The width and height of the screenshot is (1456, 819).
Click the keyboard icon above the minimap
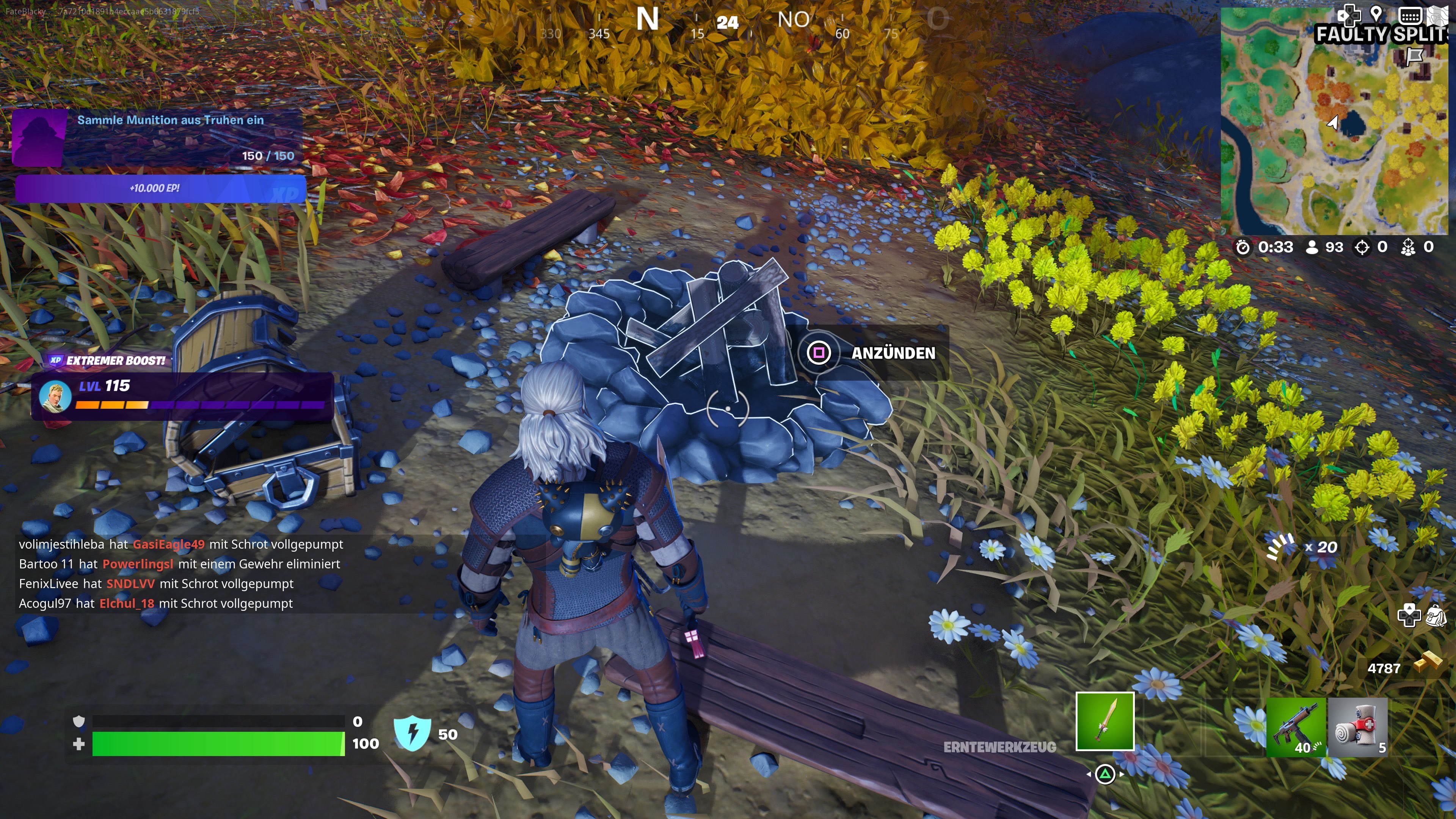click(x=1410, y=15)
